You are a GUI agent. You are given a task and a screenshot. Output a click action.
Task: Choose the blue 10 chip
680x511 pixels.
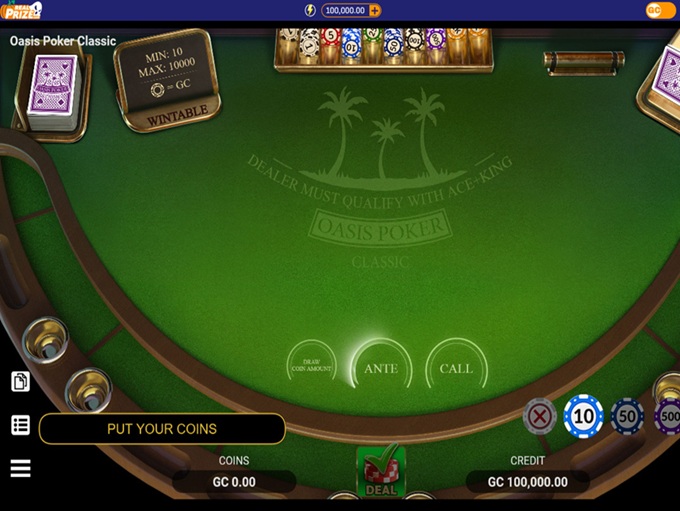[583, 415]
